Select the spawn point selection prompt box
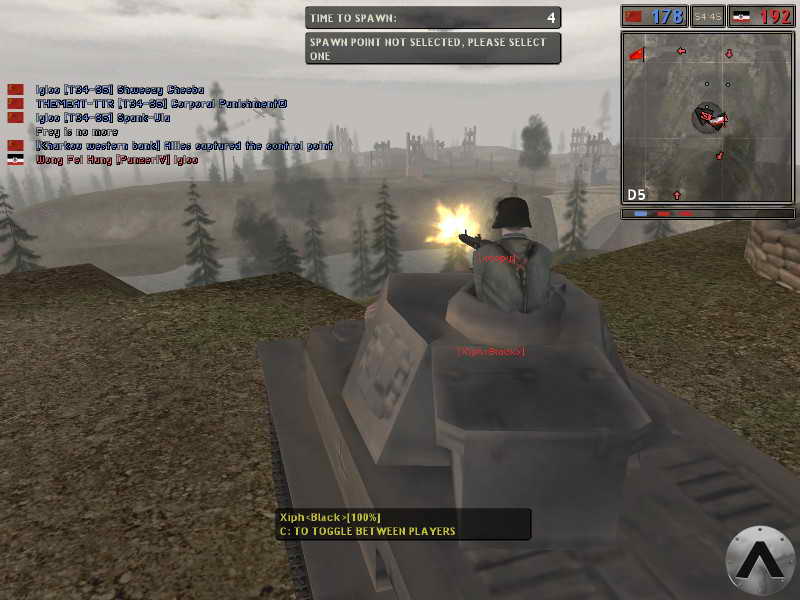This screenshot has height=600, width=800. 432,49
